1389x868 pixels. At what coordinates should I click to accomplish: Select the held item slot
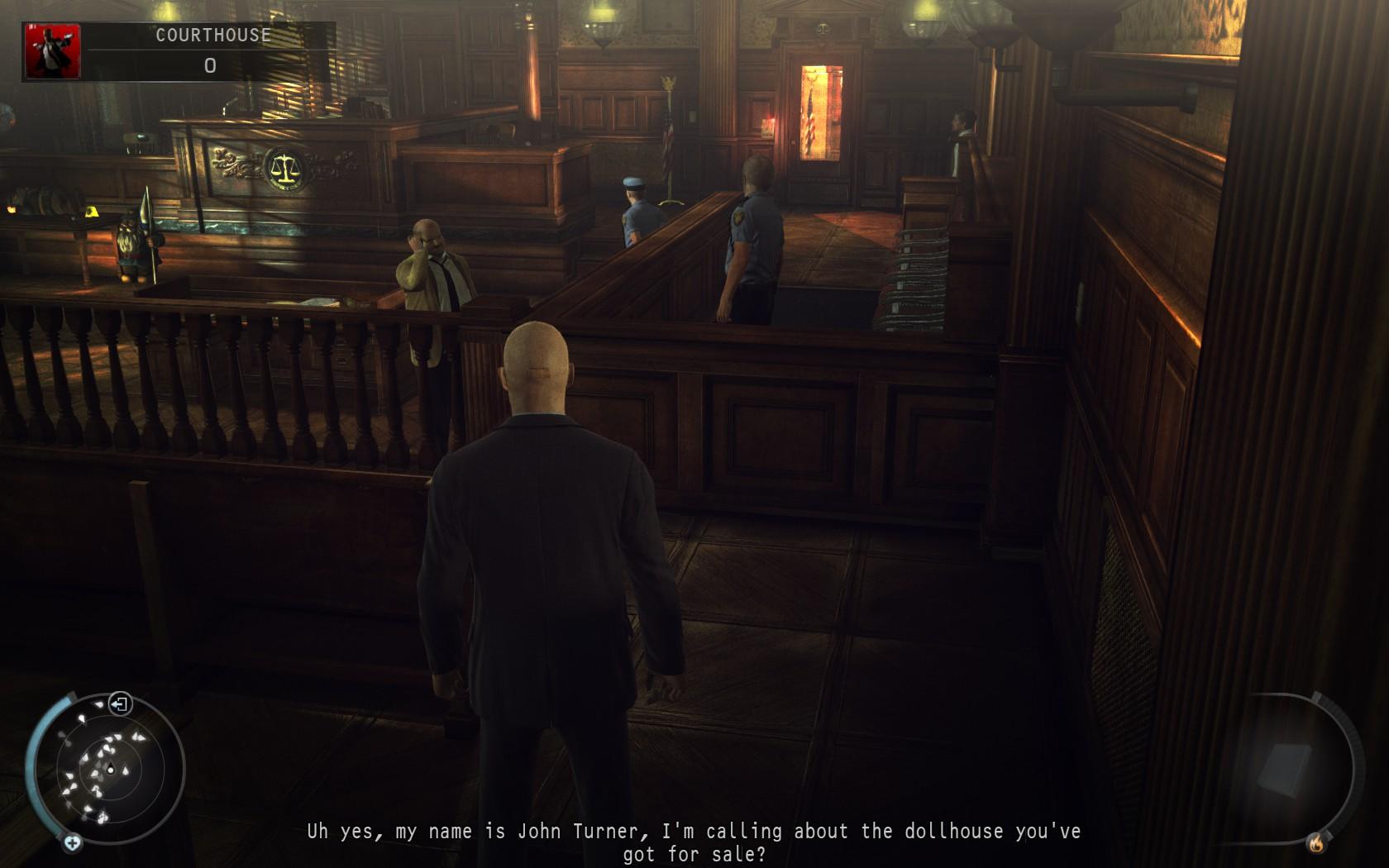[1284, 767]
